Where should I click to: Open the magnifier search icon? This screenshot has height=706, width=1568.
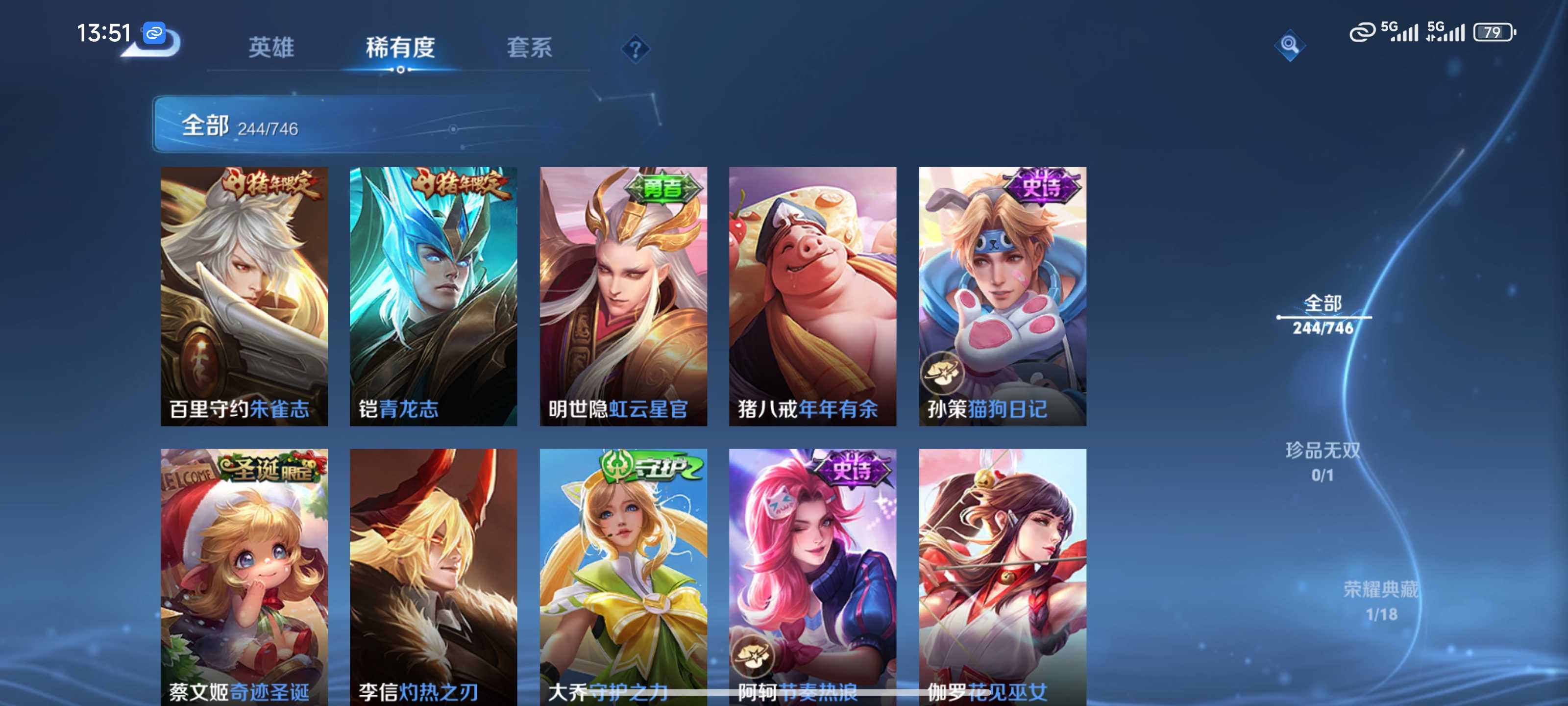1289,45
